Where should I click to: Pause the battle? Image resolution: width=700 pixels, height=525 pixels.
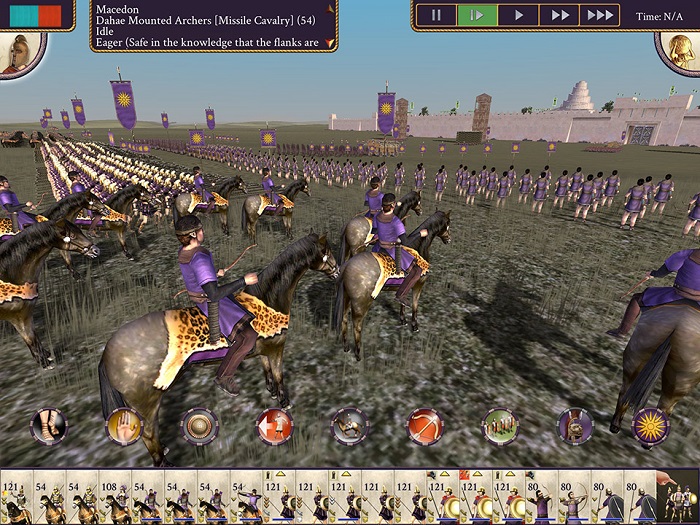[436, 15]
